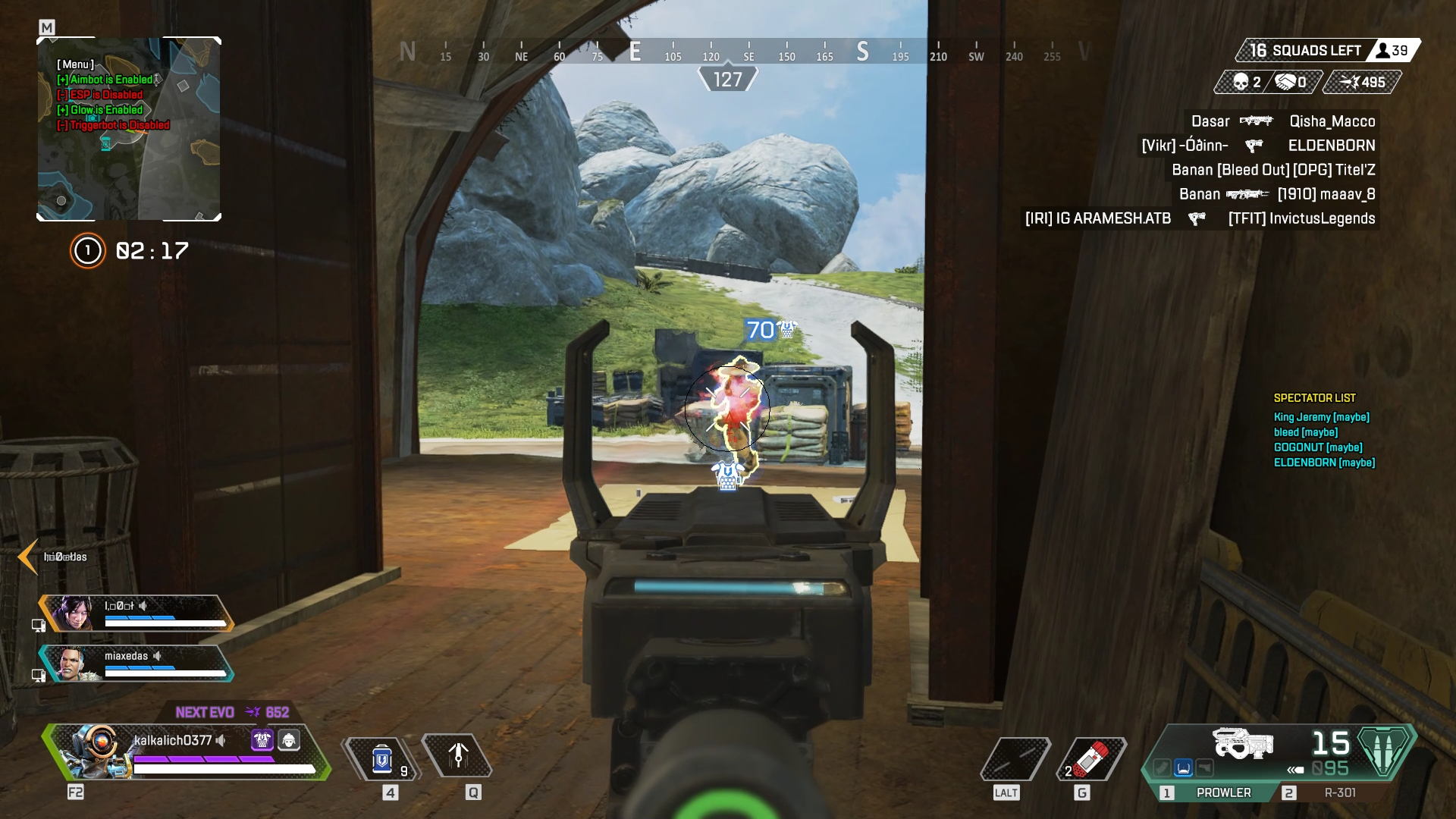Image resolution: width=1456 pixels, height=819 pixels.
Task: Click the purple evo shield icon
Action: click(x=262, y=739)
